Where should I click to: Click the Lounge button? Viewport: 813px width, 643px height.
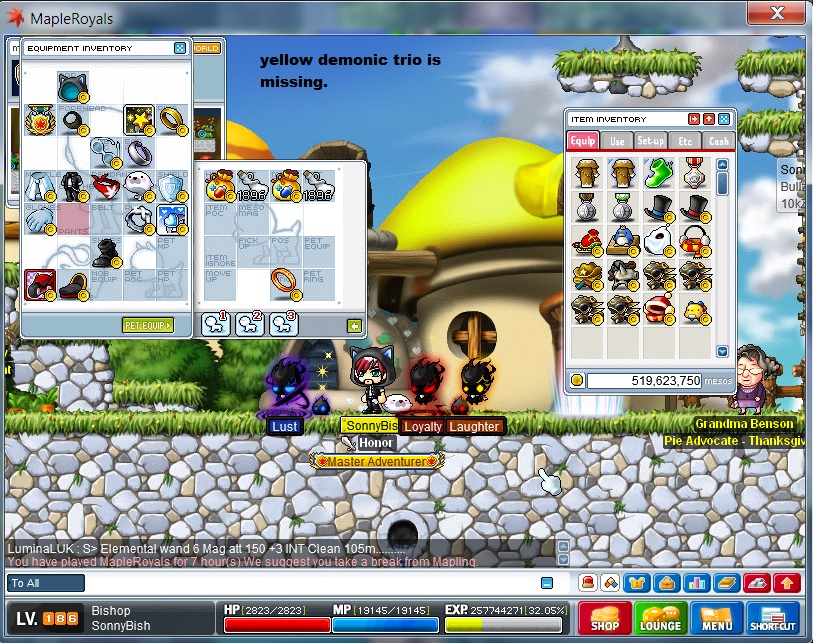click(x=660, y=618)
